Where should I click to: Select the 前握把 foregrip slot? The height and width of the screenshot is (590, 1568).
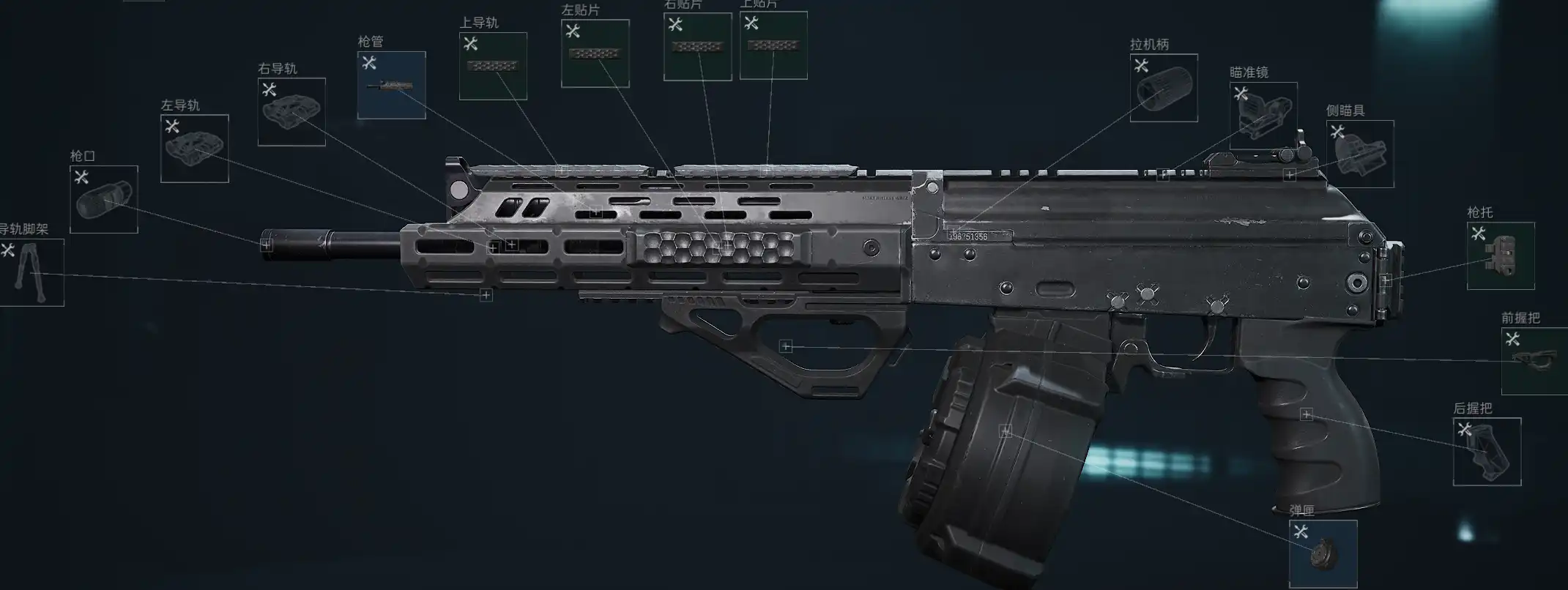pyautogui.click(x=1534, y=361)
